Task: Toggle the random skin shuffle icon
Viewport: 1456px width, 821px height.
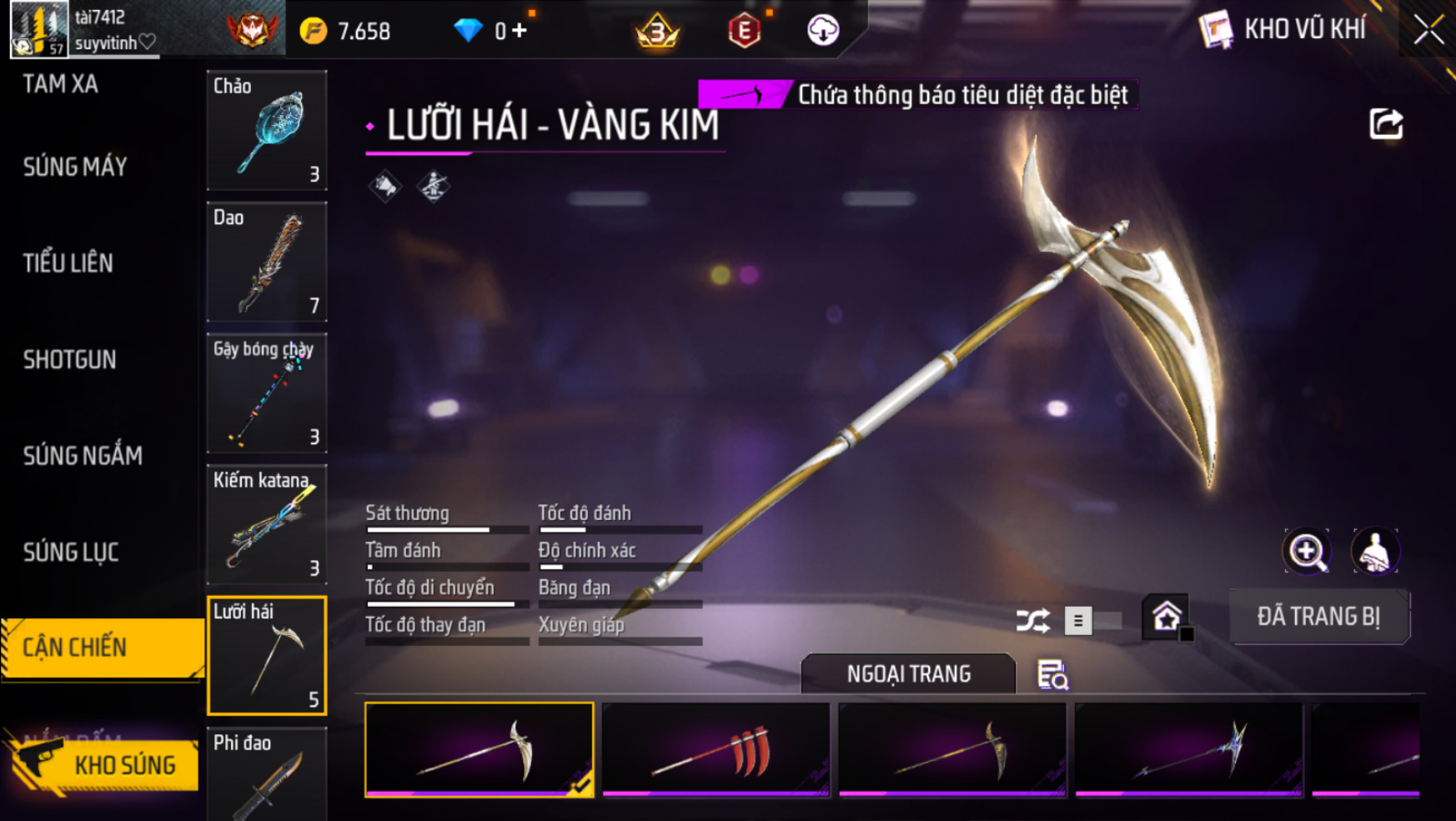Action: pos(1032,621)
